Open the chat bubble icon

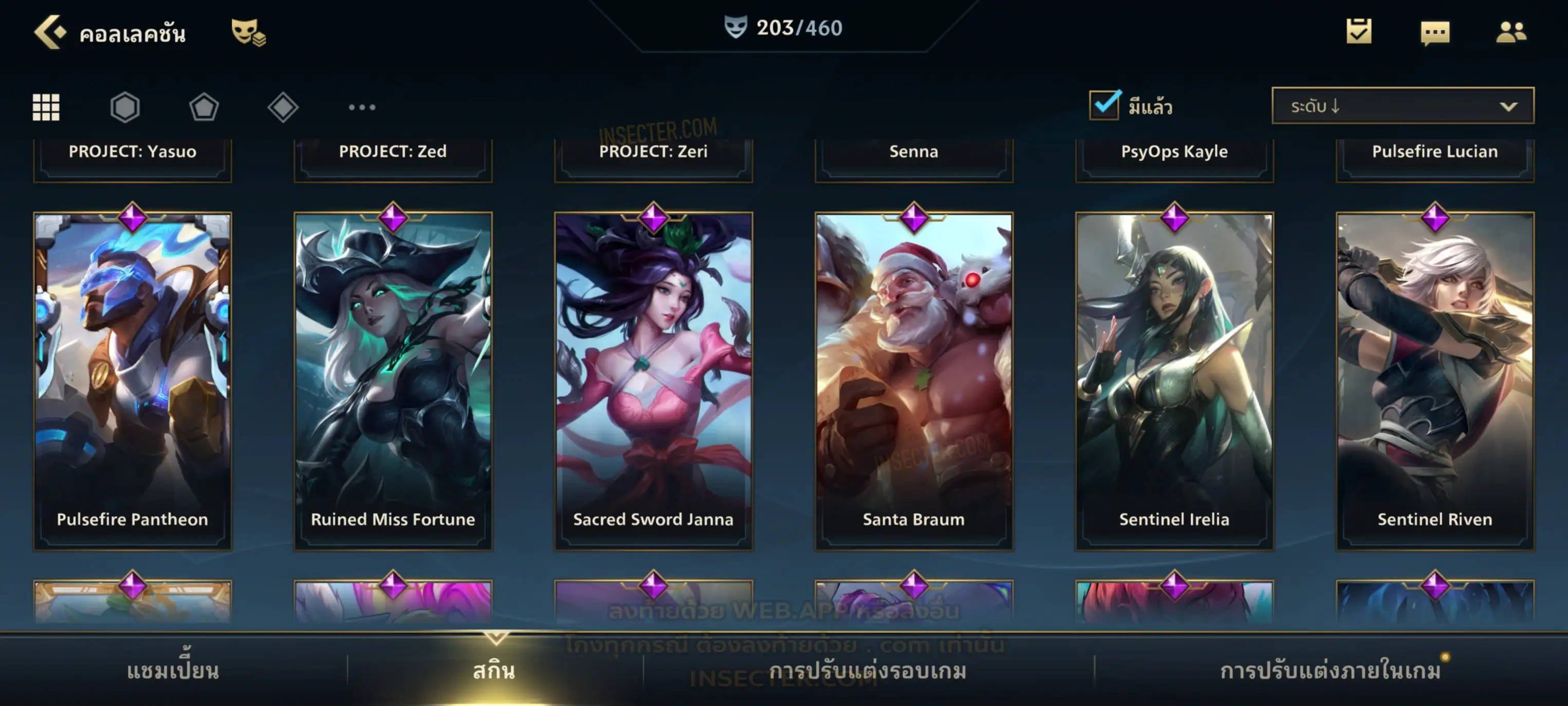[x=1435, y=32]
